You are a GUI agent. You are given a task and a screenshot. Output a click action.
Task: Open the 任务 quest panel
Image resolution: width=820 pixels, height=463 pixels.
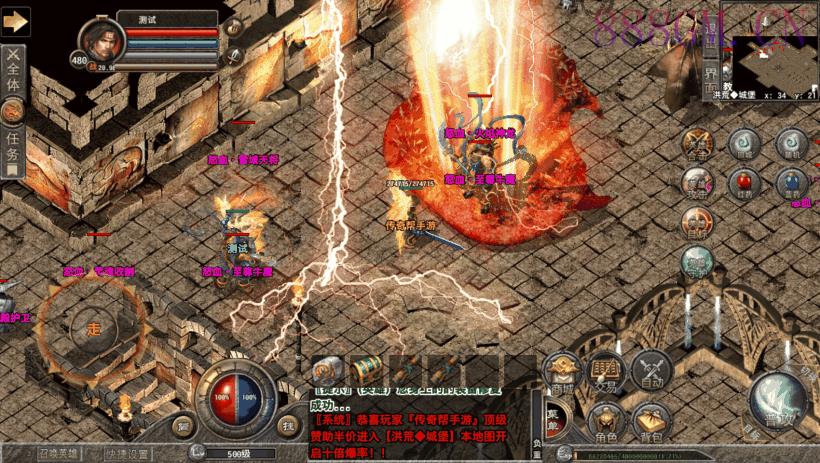[x=12, y=143]
